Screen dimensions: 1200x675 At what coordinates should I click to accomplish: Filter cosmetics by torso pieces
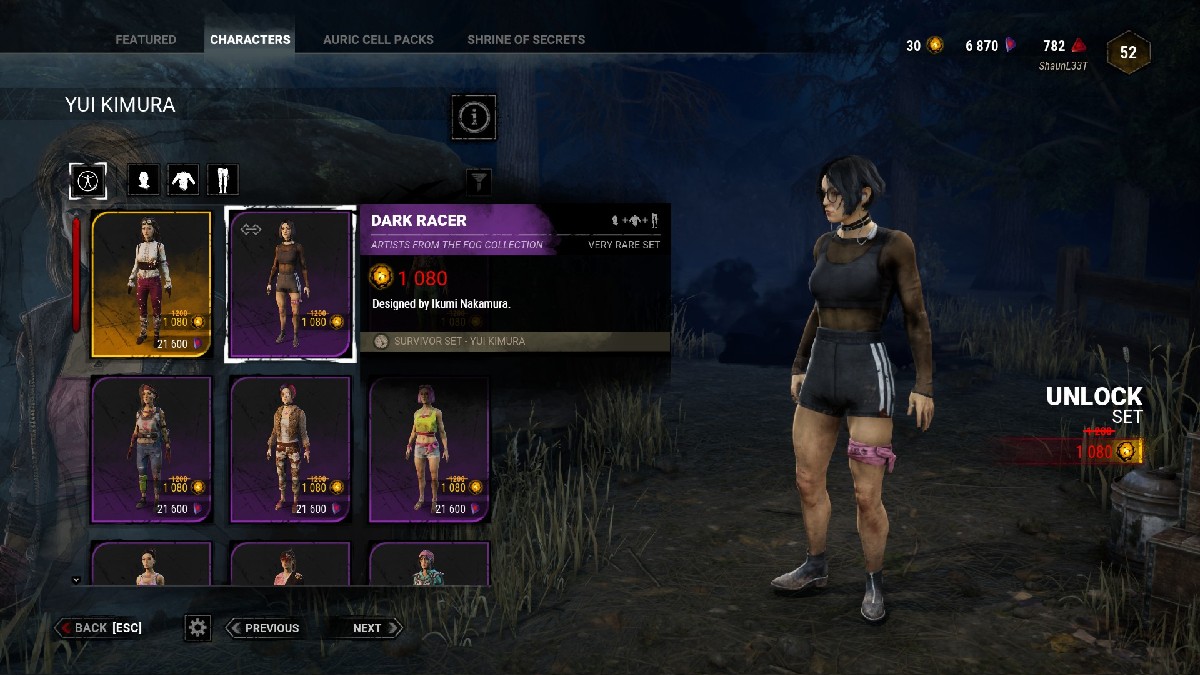point(183,180)
